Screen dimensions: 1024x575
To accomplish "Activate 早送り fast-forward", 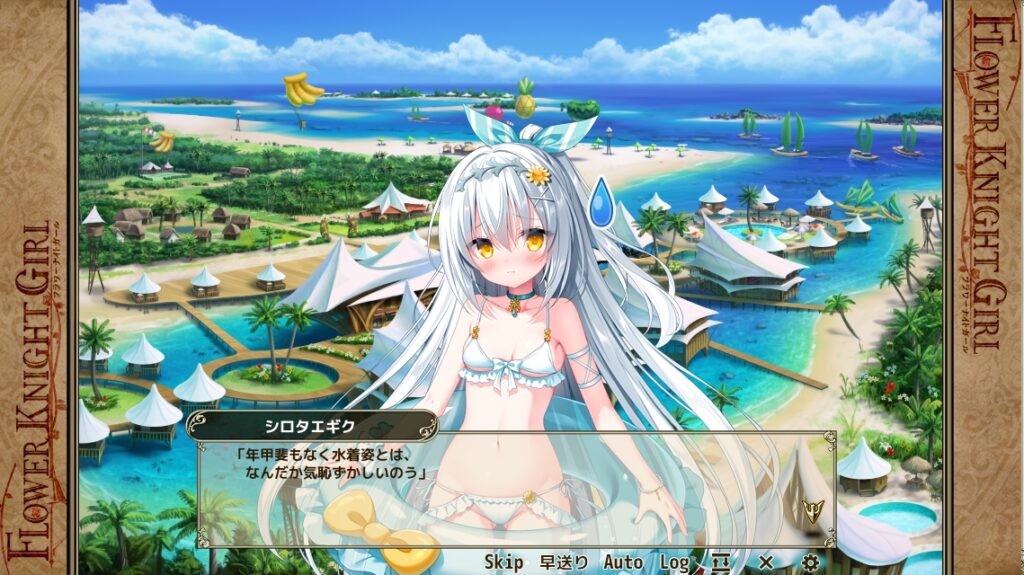I will tap(563, 562).
